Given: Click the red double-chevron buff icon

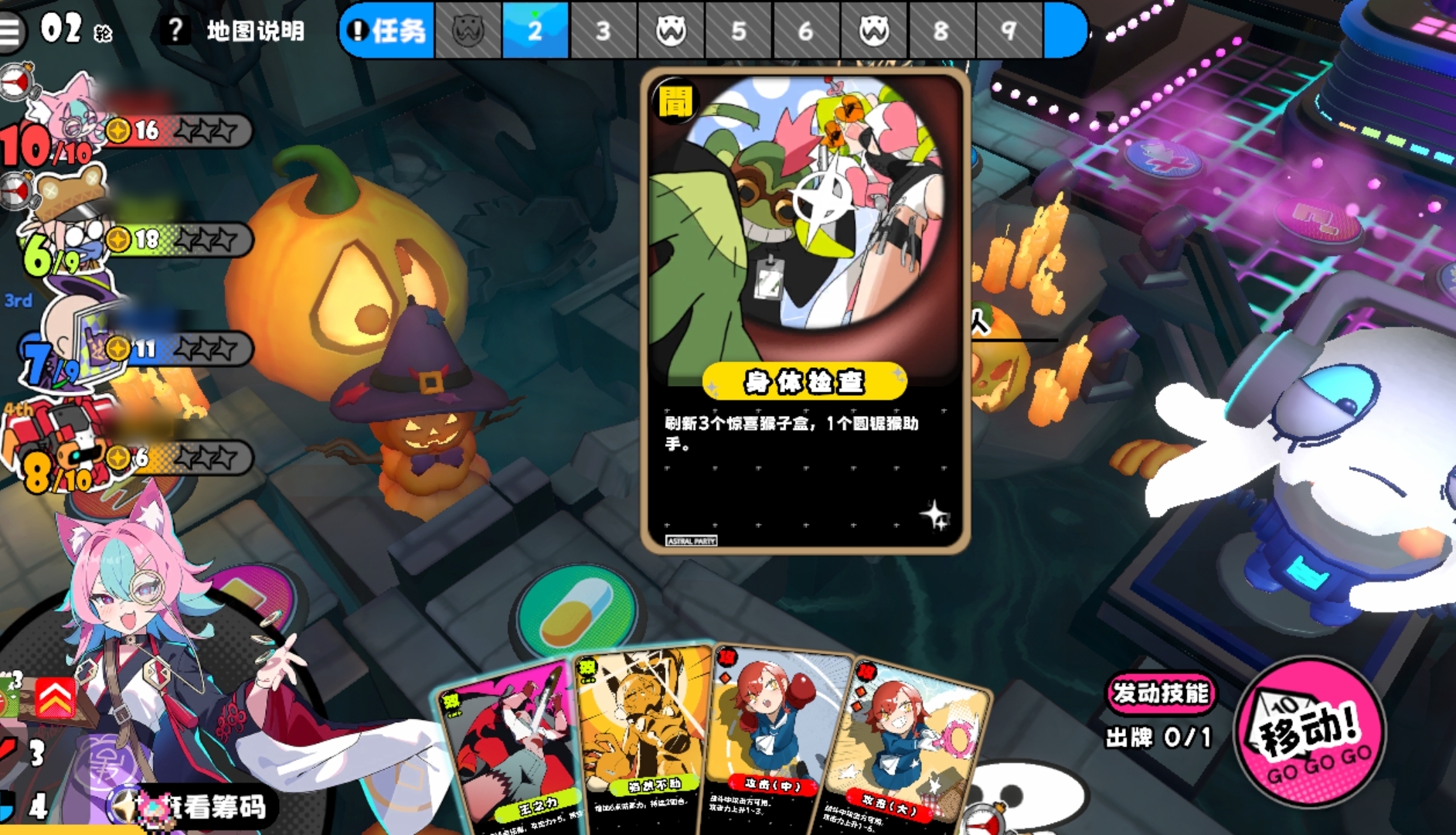Looking at the screenshot, I should pyautogui.click(x=53, y=698).
